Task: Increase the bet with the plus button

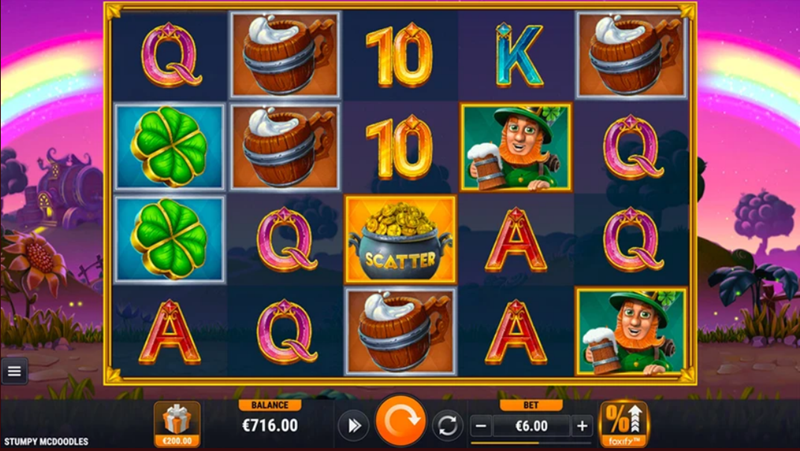Action: (582, 425)
